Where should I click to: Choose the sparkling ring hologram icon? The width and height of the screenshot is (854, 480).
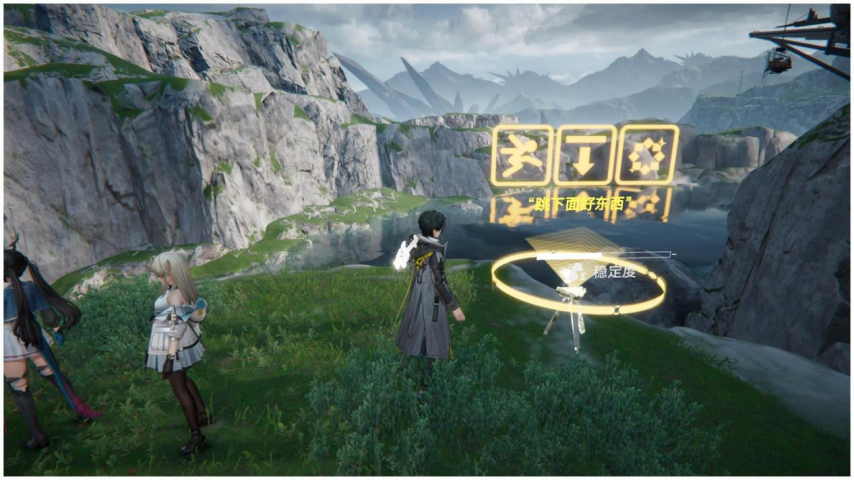point(647,155)
